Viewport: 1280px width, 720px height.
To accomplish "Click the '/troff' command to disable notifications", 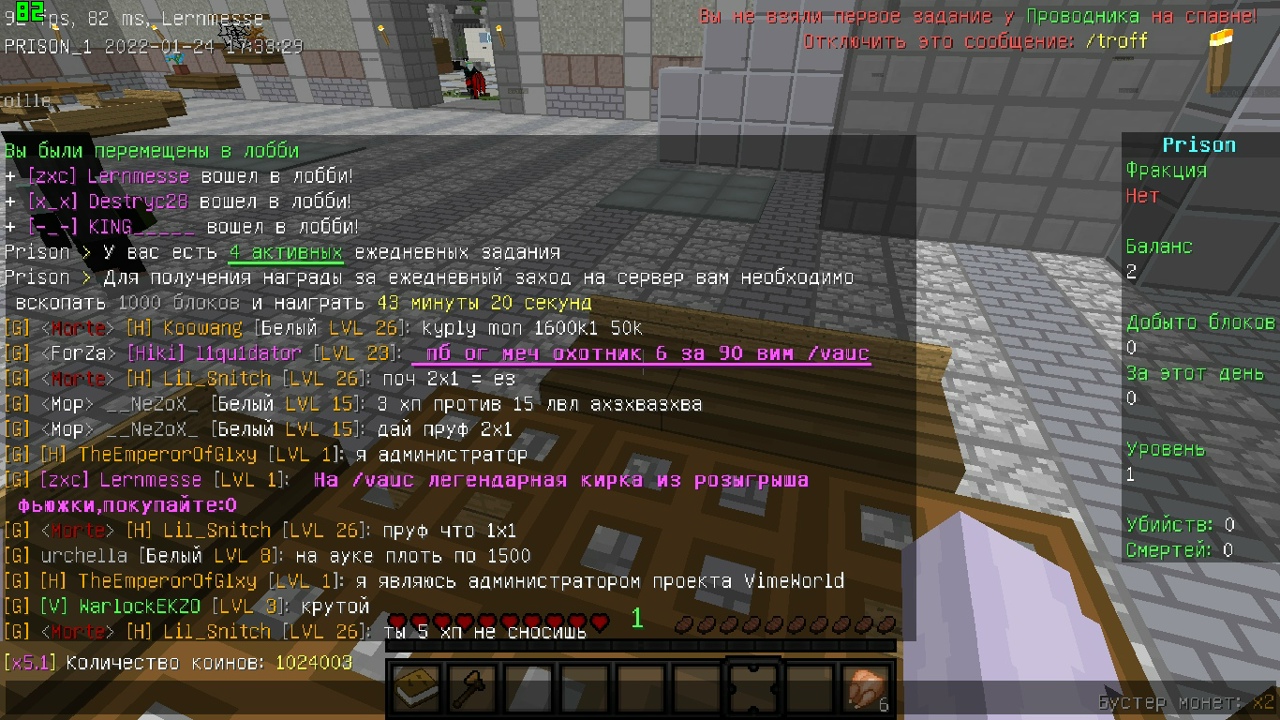I will (1118, 41).
